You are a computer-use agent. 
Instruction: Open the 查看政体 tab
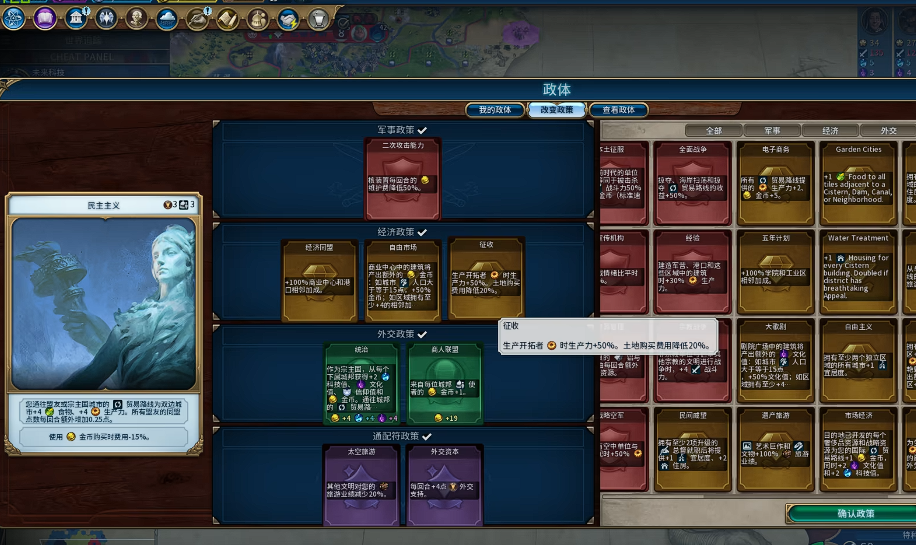612,110
